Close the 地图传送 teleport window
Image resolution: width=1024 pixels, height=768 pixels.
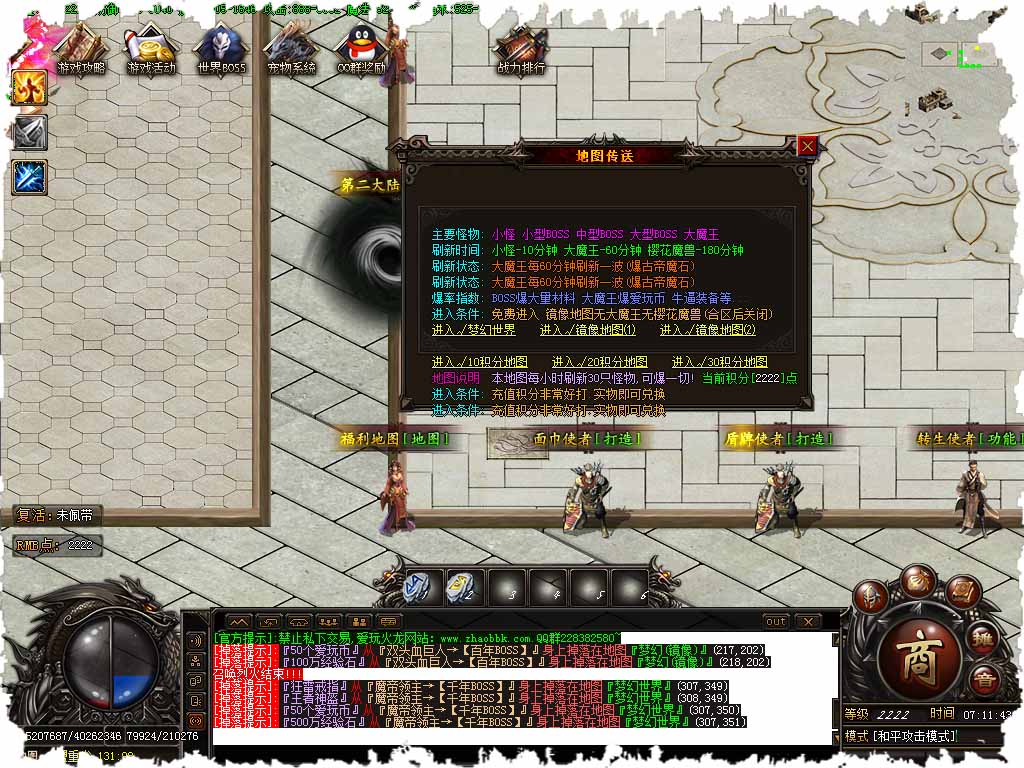click(808, 146)
